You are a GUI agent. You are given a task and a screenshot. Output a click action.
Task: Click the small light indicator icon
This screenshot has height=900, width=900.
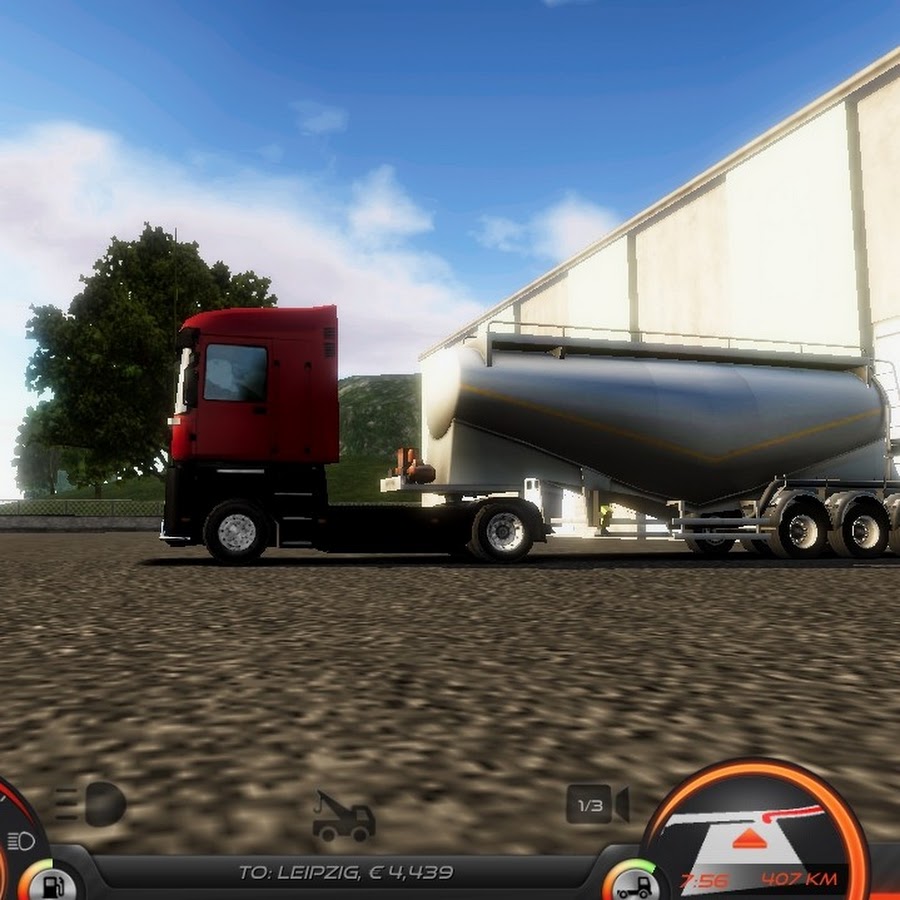20,840
